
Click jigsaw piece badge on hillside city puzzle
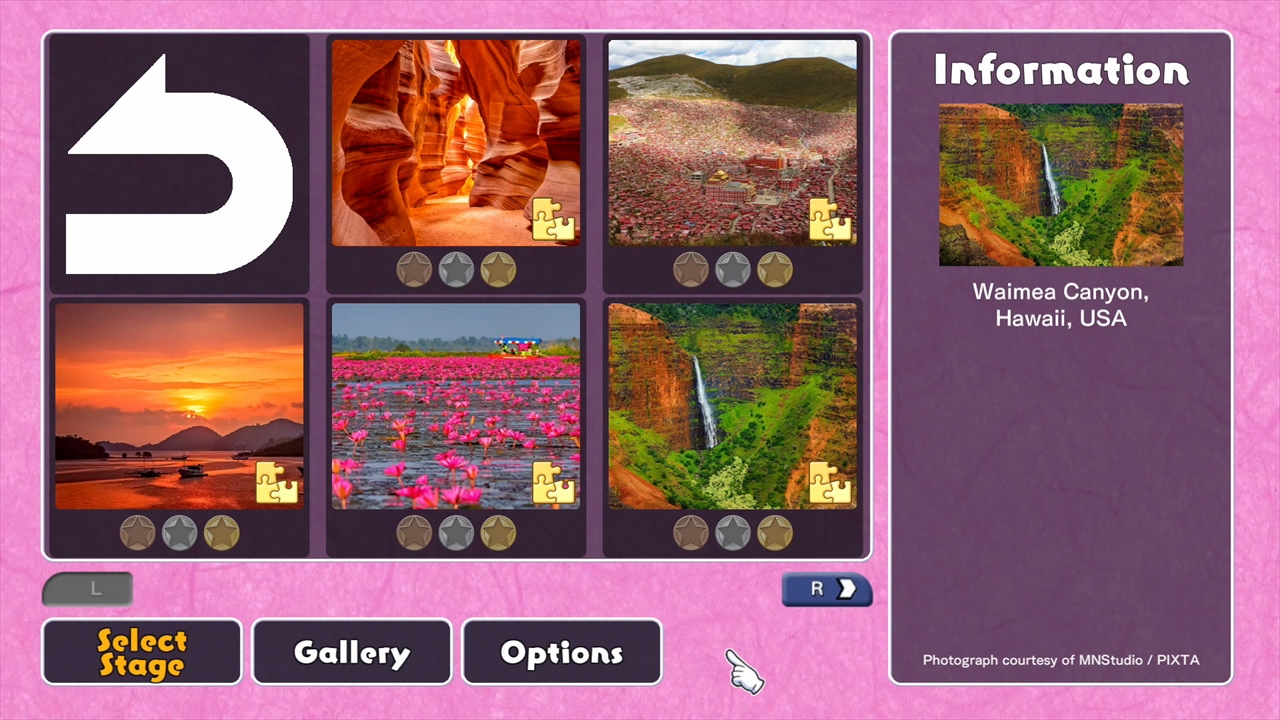coord(831,218)
